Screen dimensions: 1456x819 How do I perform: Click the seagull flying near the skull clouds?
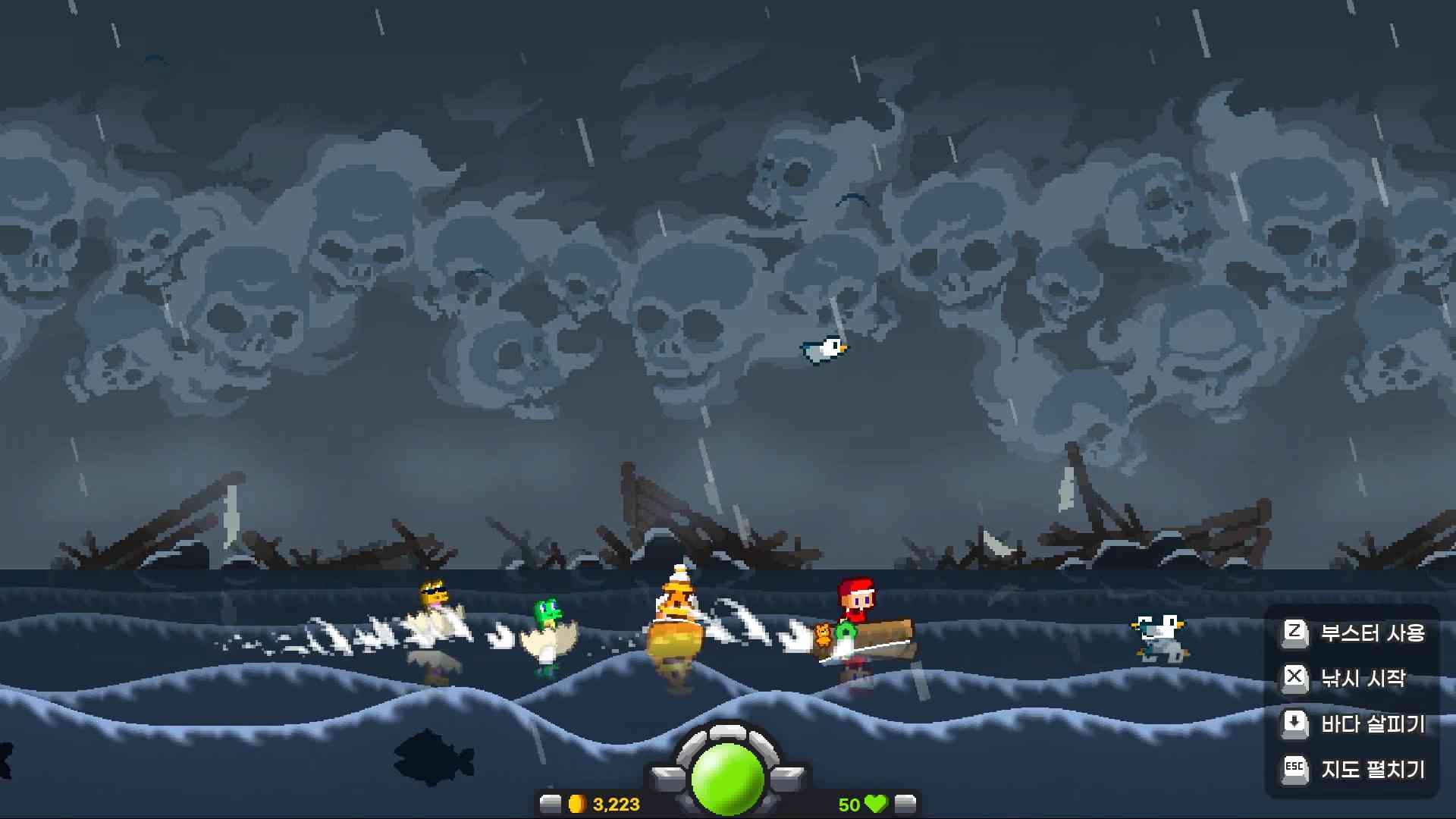click(825, 349)
